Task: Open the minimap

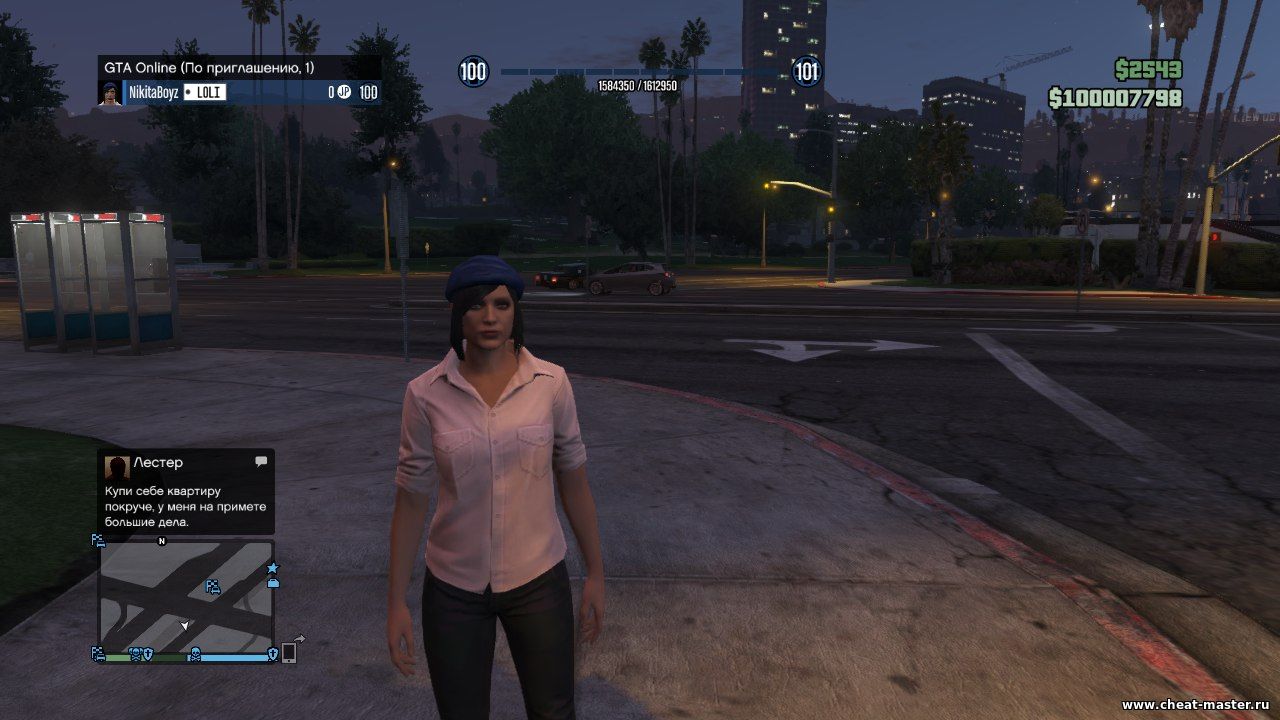Action: click(x=186, y=596)
